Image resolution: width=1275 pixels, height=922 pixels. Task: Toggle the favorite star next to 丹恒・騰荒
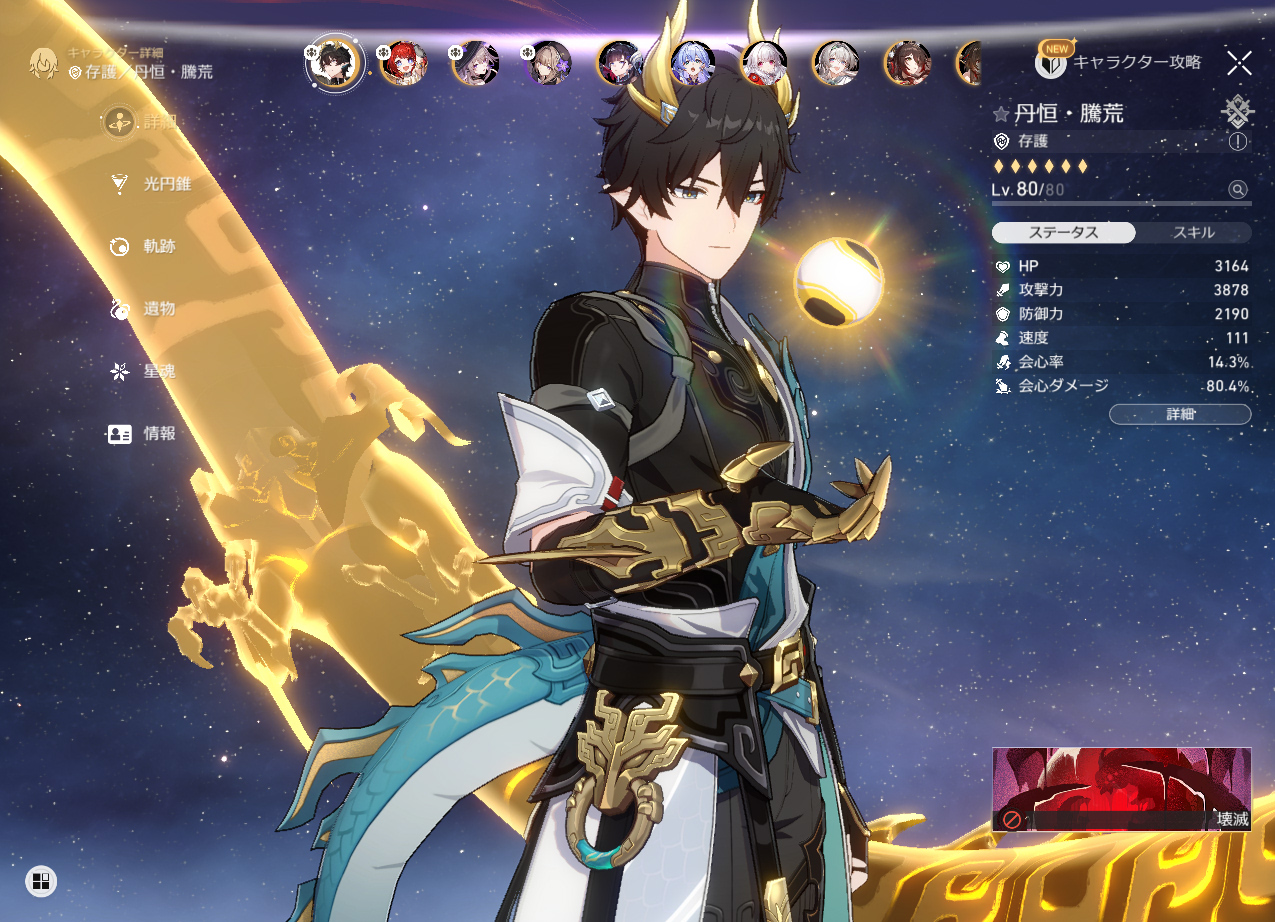pos(1001,114)
